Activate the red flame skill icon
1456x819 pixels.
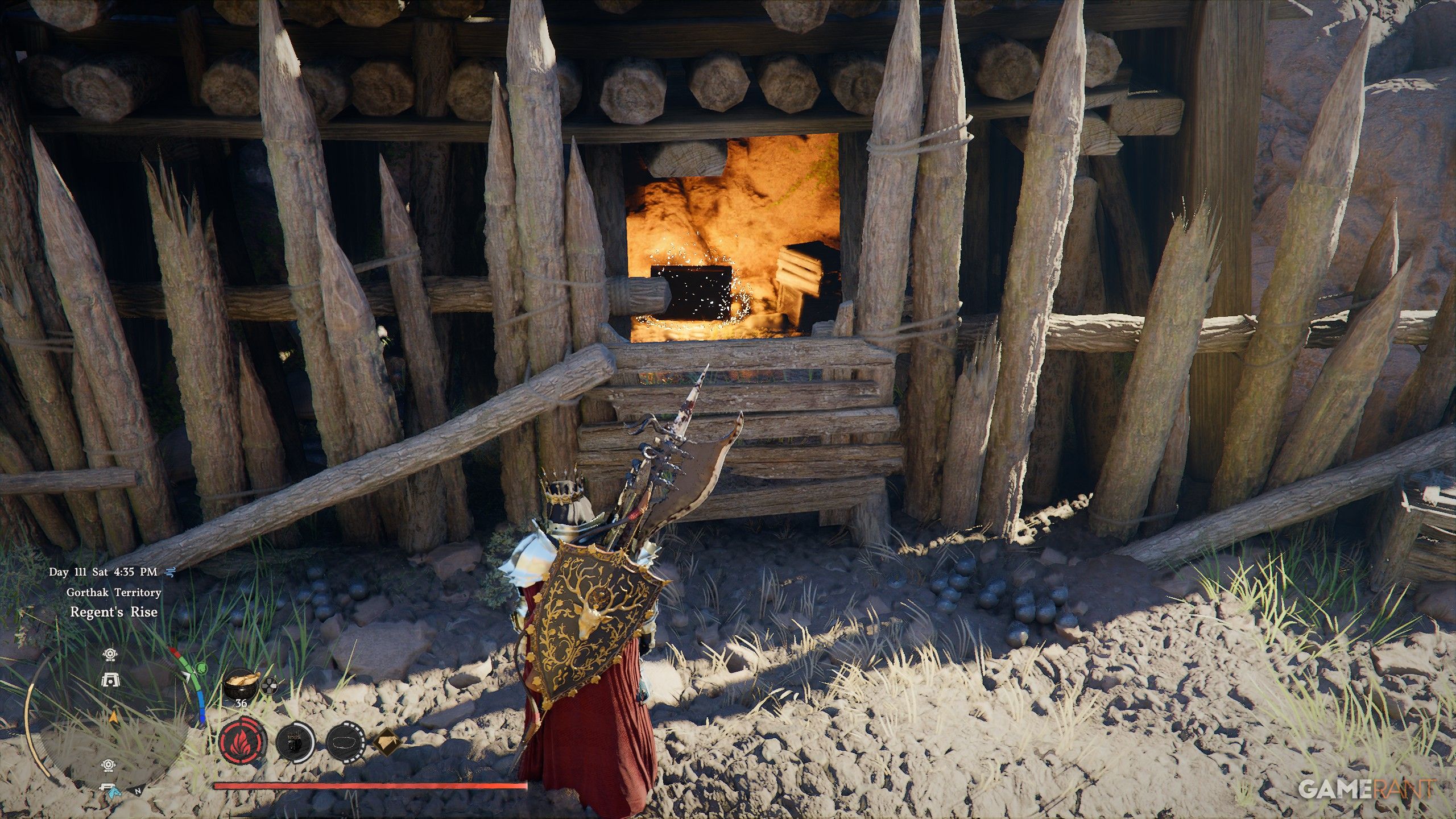pos(242,743)
